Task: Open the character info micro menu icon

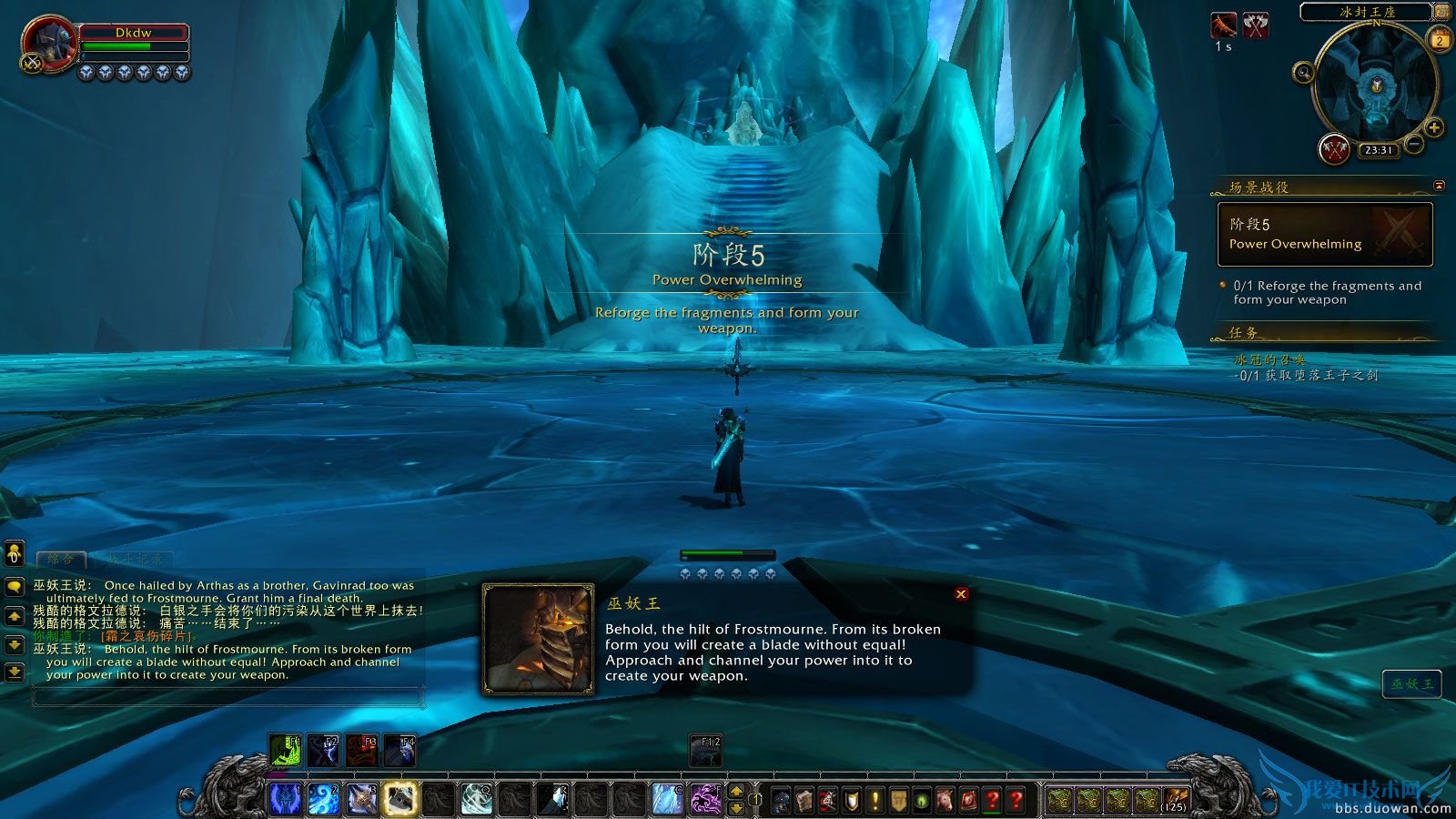Action: [781, 799]
